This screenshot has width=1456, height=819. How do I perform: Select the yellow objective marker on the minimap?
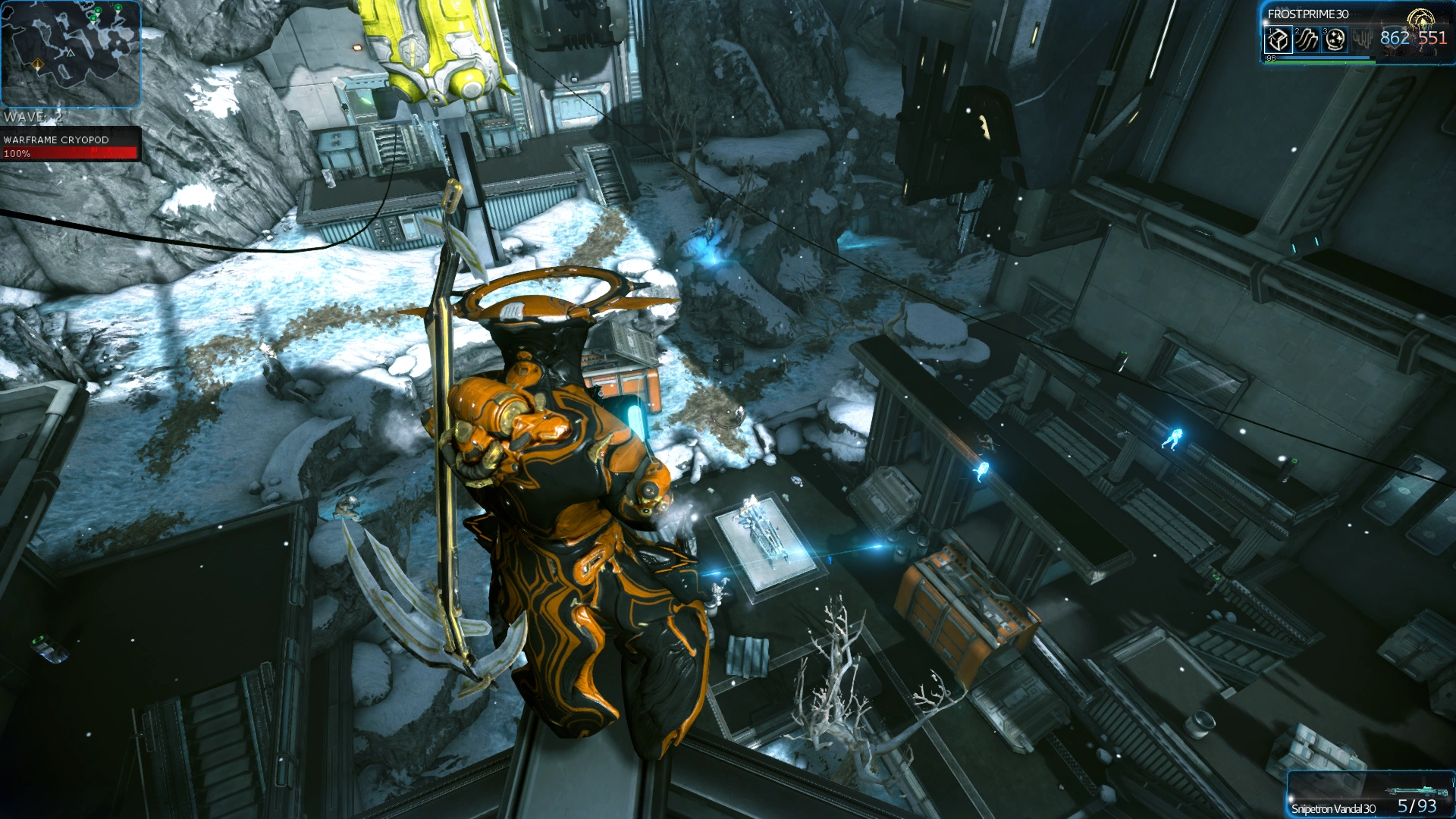[37, 64]
